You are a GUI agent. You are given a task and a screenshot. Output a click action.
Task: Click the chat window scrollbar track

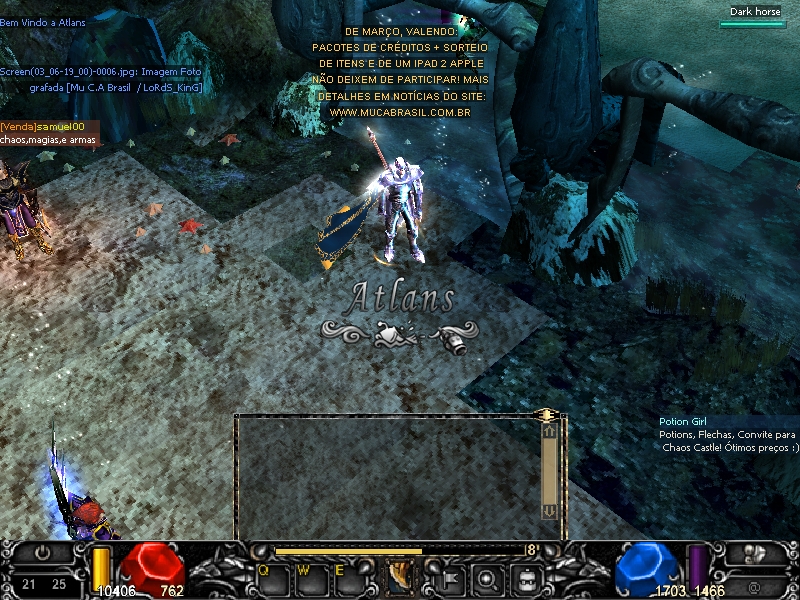coord(549,471)
